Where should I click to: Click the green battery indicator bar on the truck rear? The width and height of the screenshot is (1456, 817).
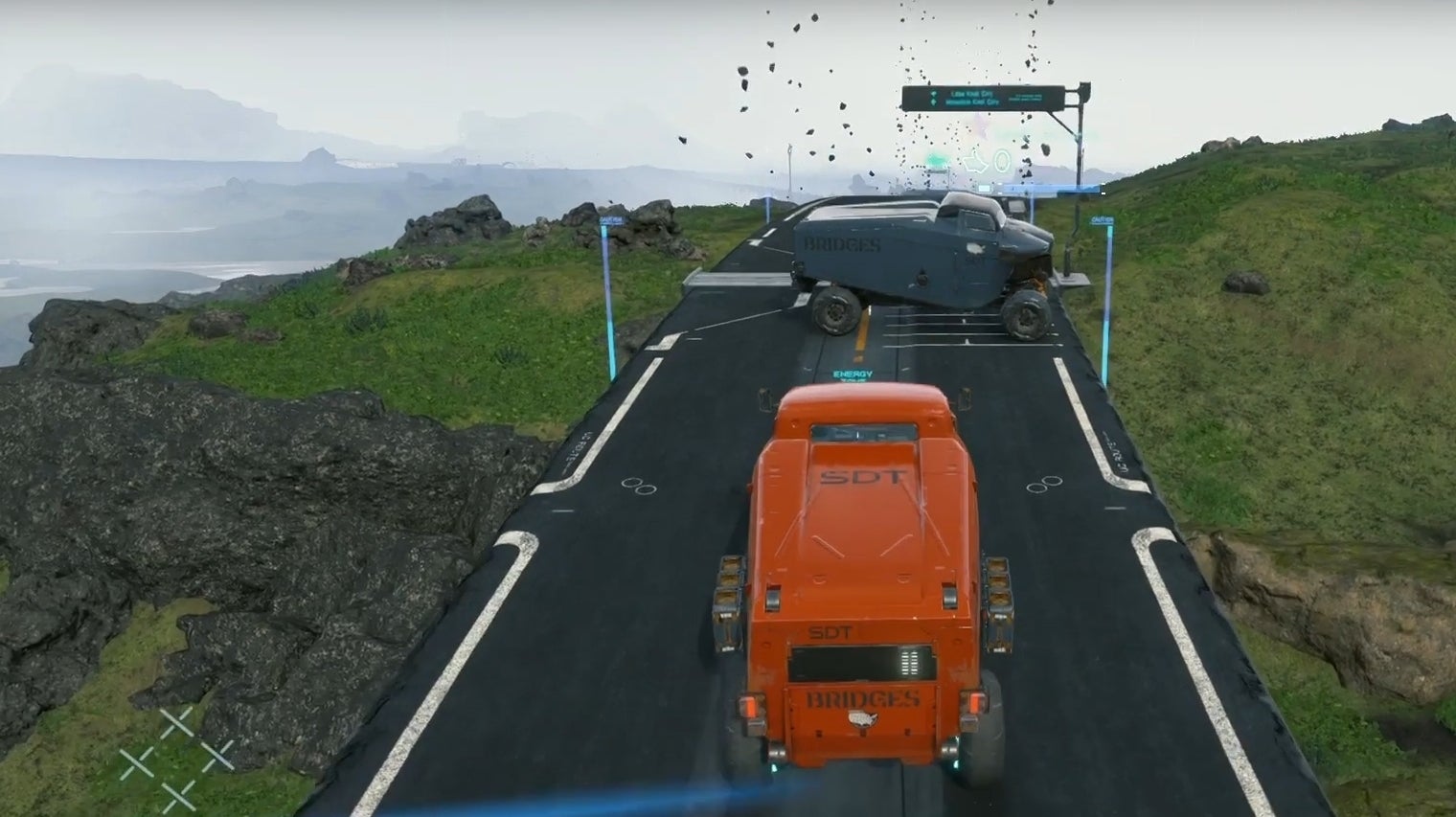click(909, 662)
